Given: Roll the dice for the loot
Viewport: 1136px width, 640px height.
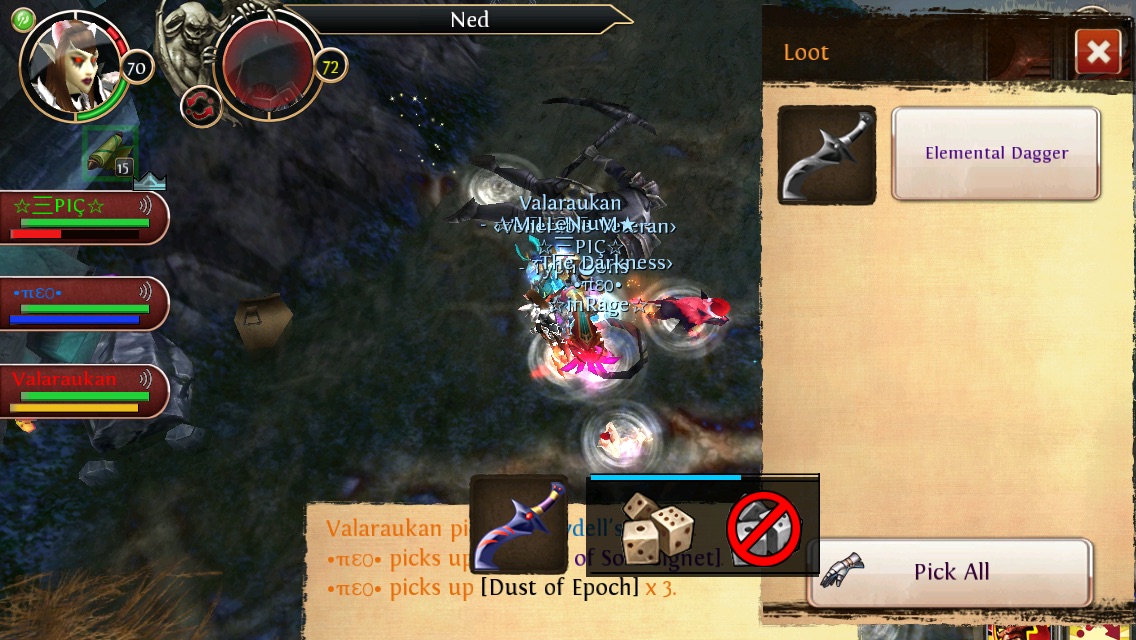Looking at the screenshot, I should 657,525.
